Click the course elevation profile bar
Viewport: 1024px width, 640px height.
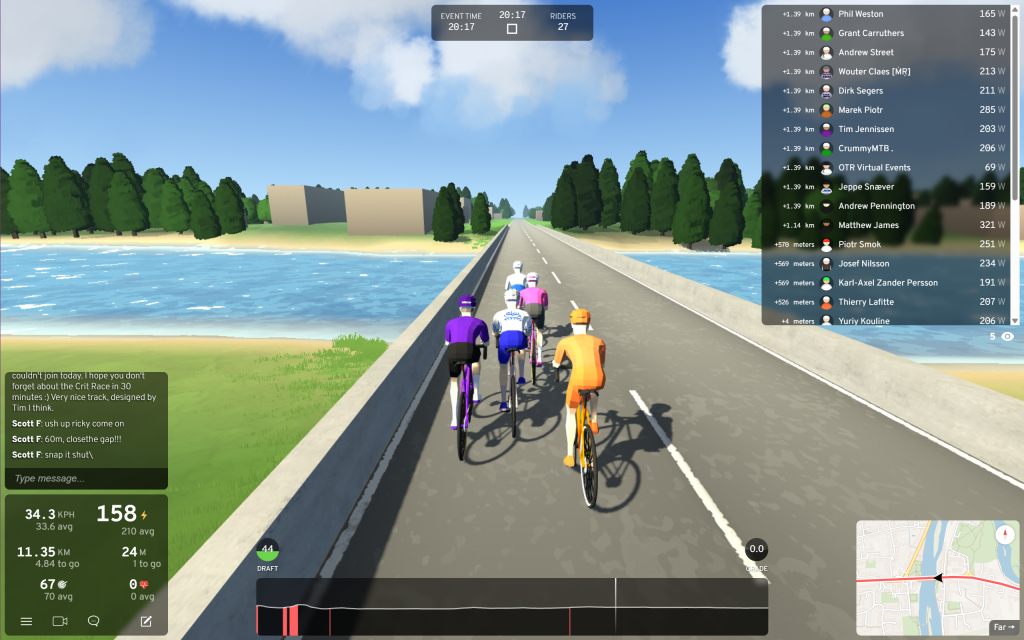tap(512, 607)
